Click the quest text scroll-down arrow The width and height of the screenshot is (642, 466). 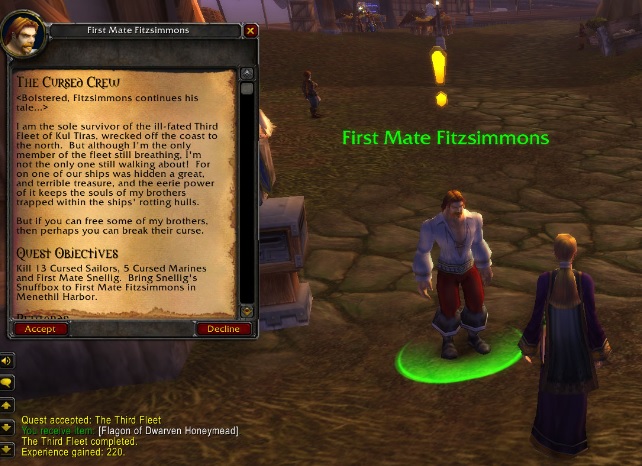point(249,311)
